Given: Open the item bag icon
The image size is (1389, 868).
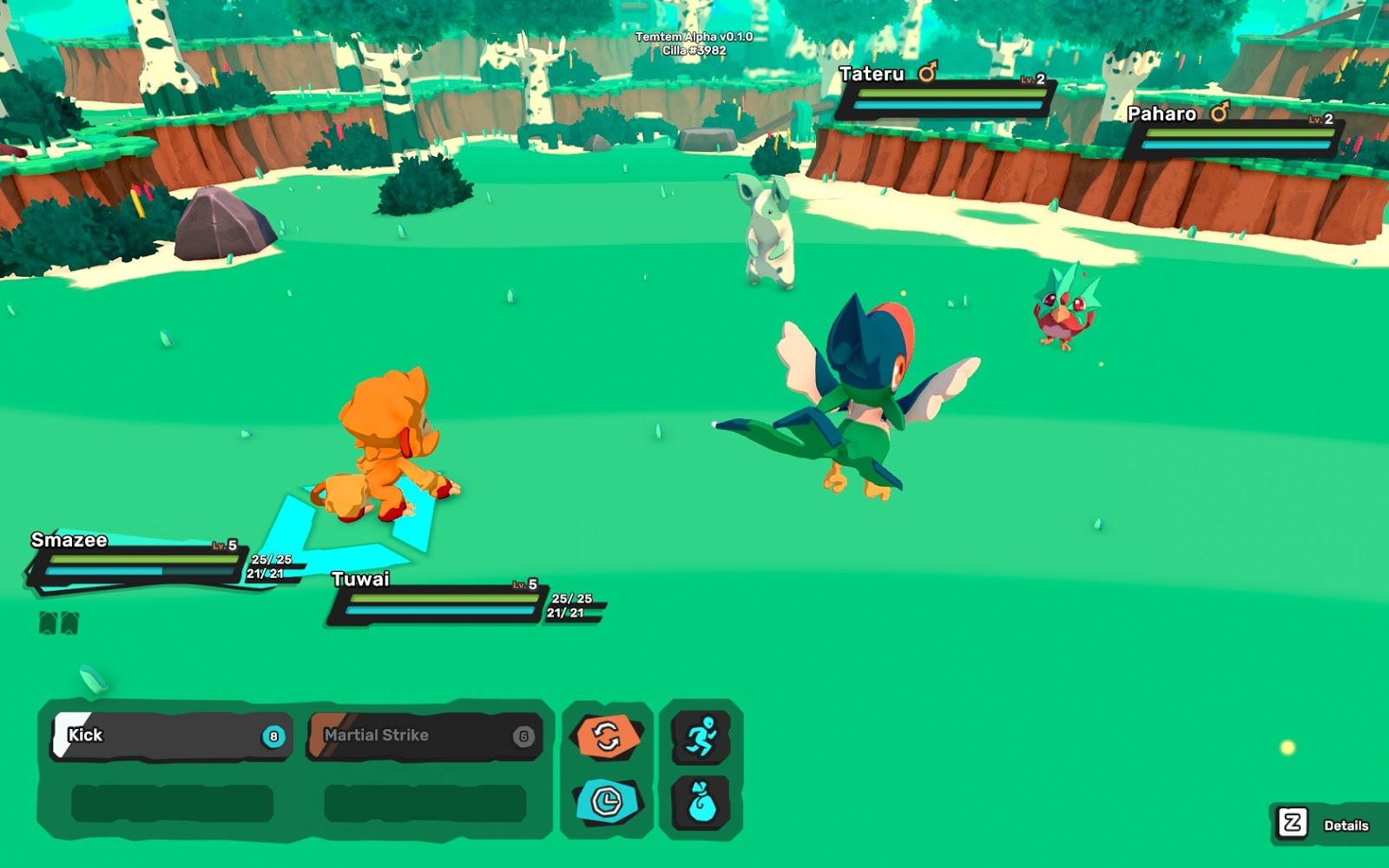Looking at the screenshot, I should point(701,801).
